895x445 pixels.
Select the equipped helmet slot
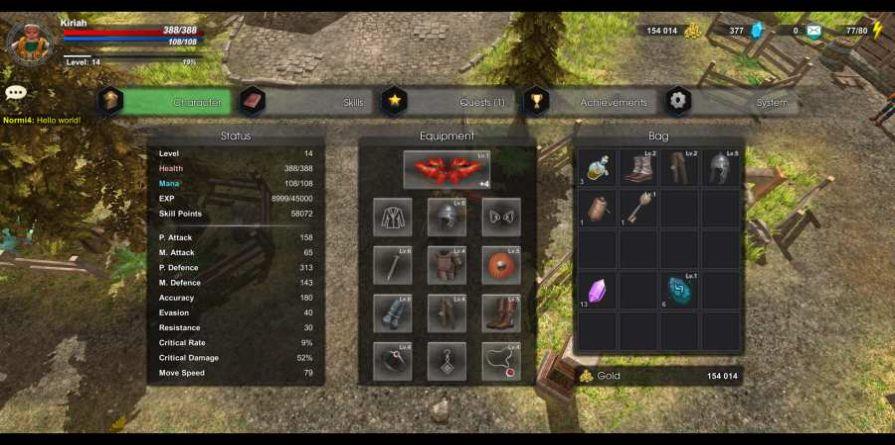[446, 216]
